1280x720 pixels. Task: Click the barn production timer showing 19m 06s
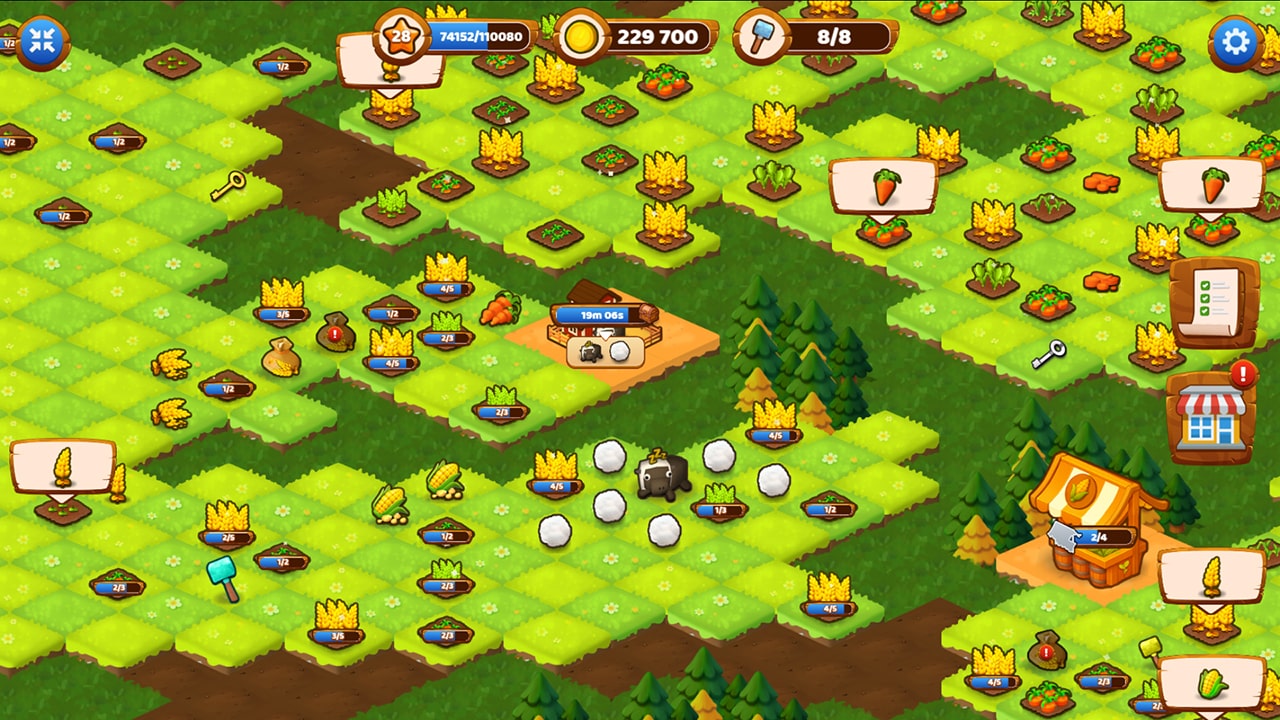tap(601, 313)
